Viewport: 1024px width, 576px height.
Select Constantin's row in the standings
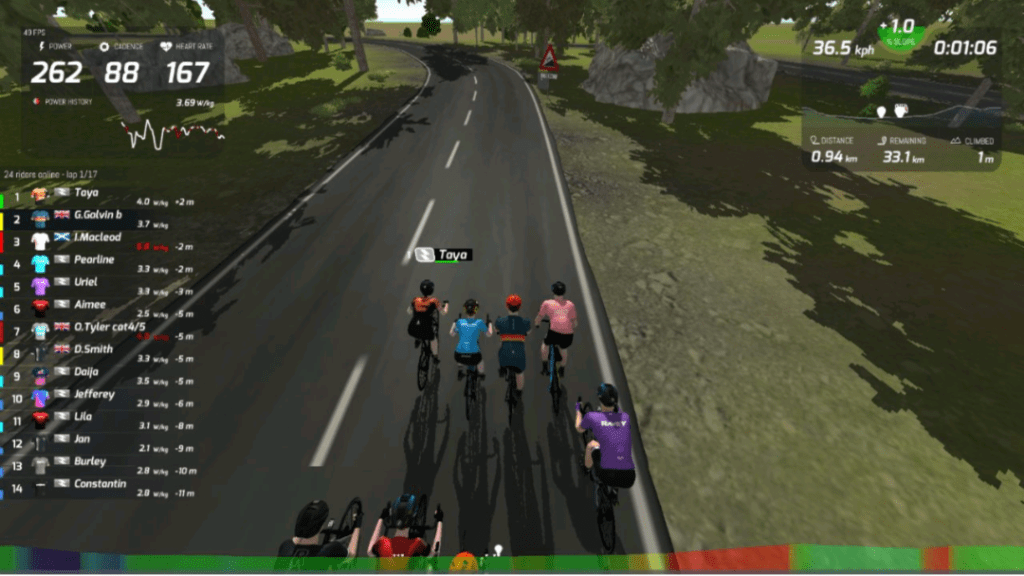tap(100, 484)
